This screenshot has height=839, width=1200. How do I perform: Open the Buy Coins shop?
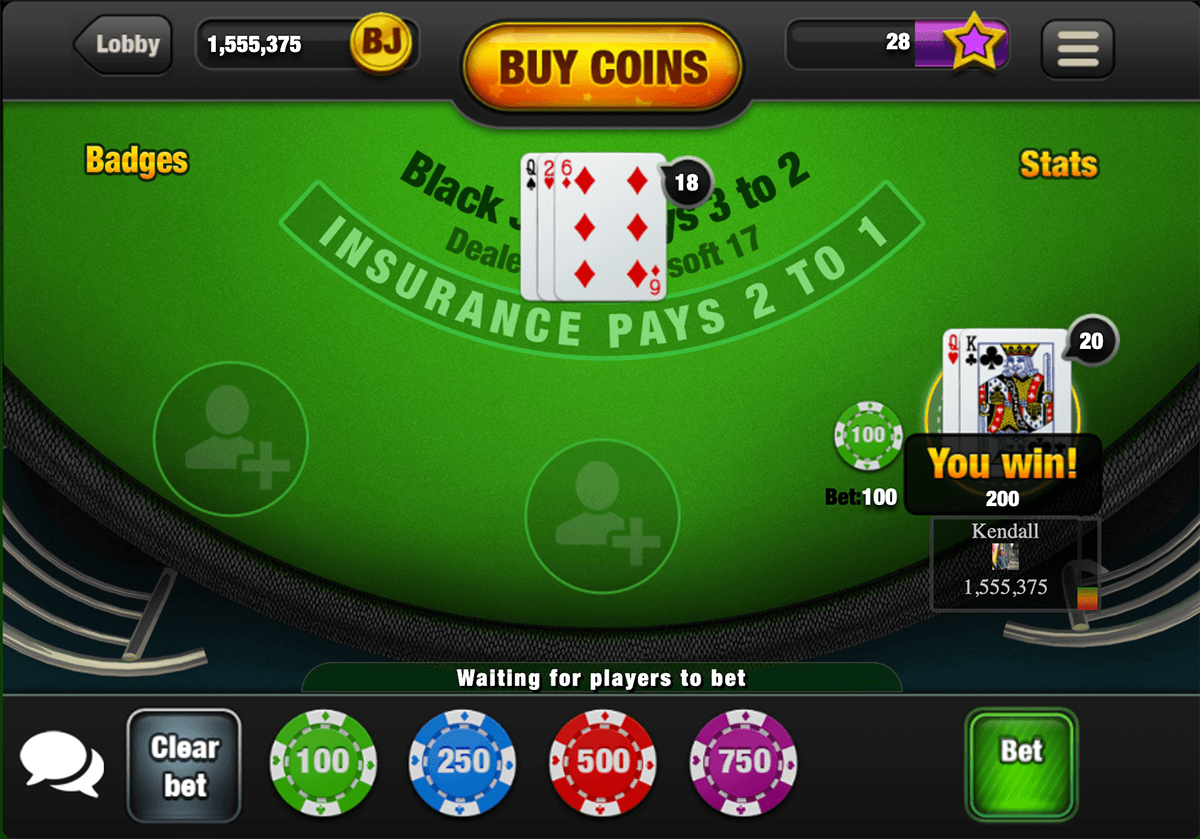[602, 67]
